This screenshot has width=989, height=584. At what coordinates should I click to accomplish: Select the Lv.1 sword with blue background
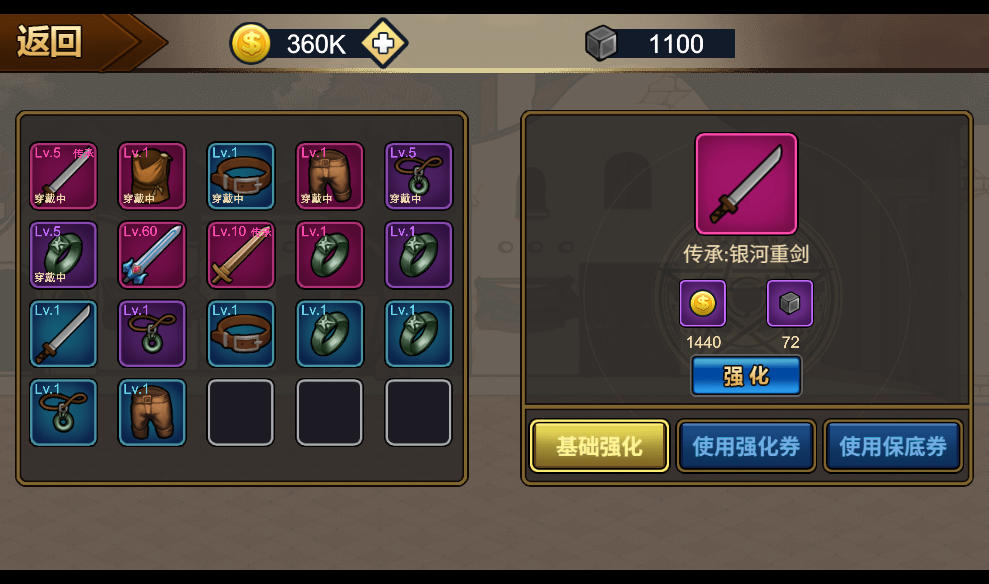coord(63,334)
